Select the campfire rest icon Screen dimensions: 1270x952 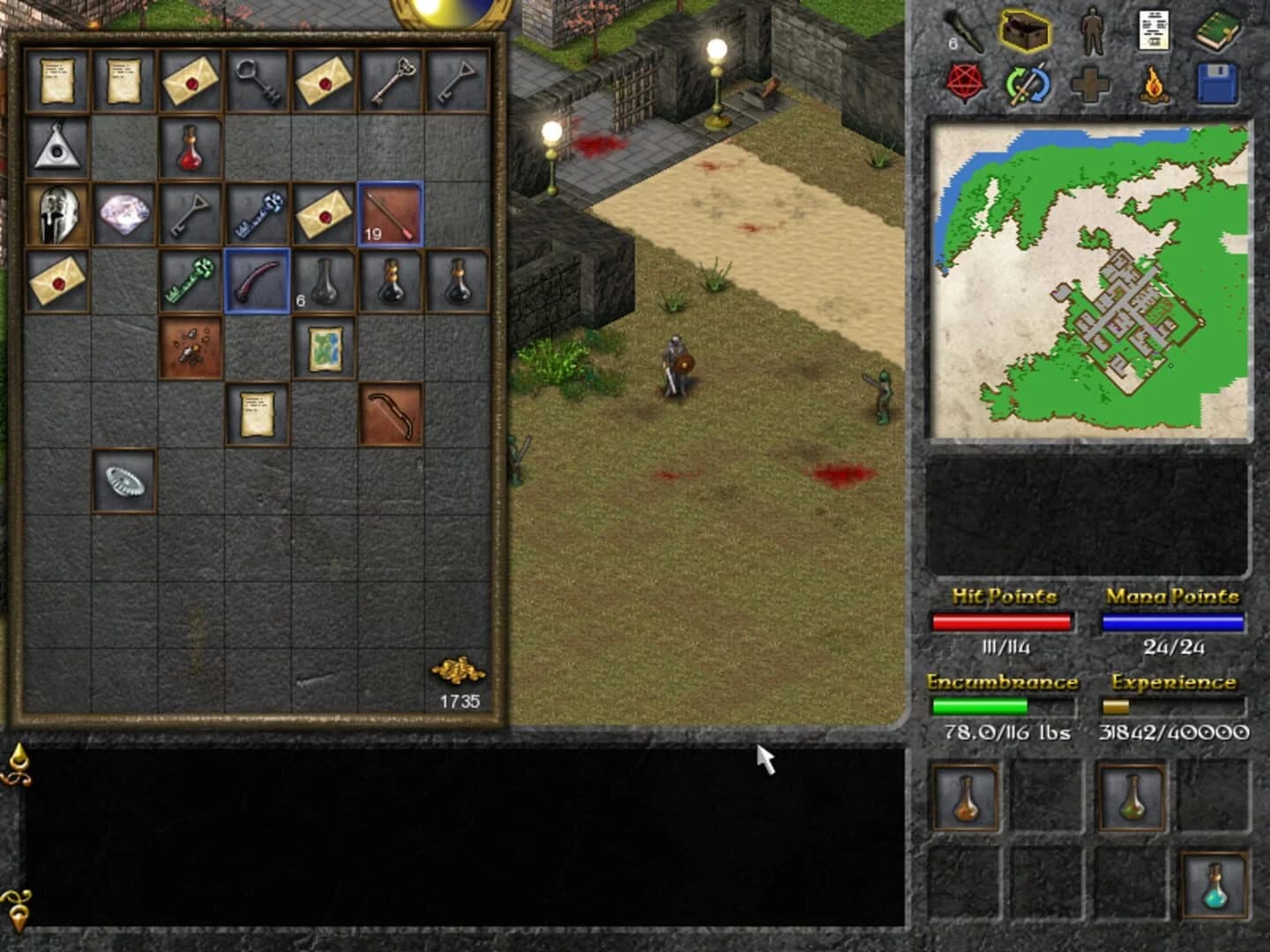tap(1153, 82)
